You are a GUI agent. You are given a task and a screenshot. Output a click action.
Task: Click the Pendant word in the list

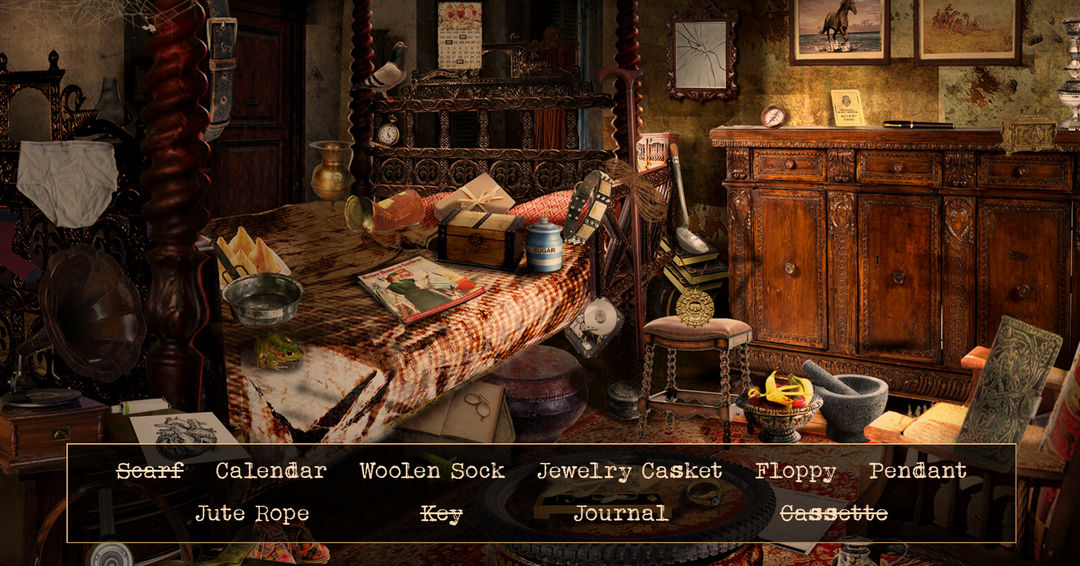(x=917, y=471)
